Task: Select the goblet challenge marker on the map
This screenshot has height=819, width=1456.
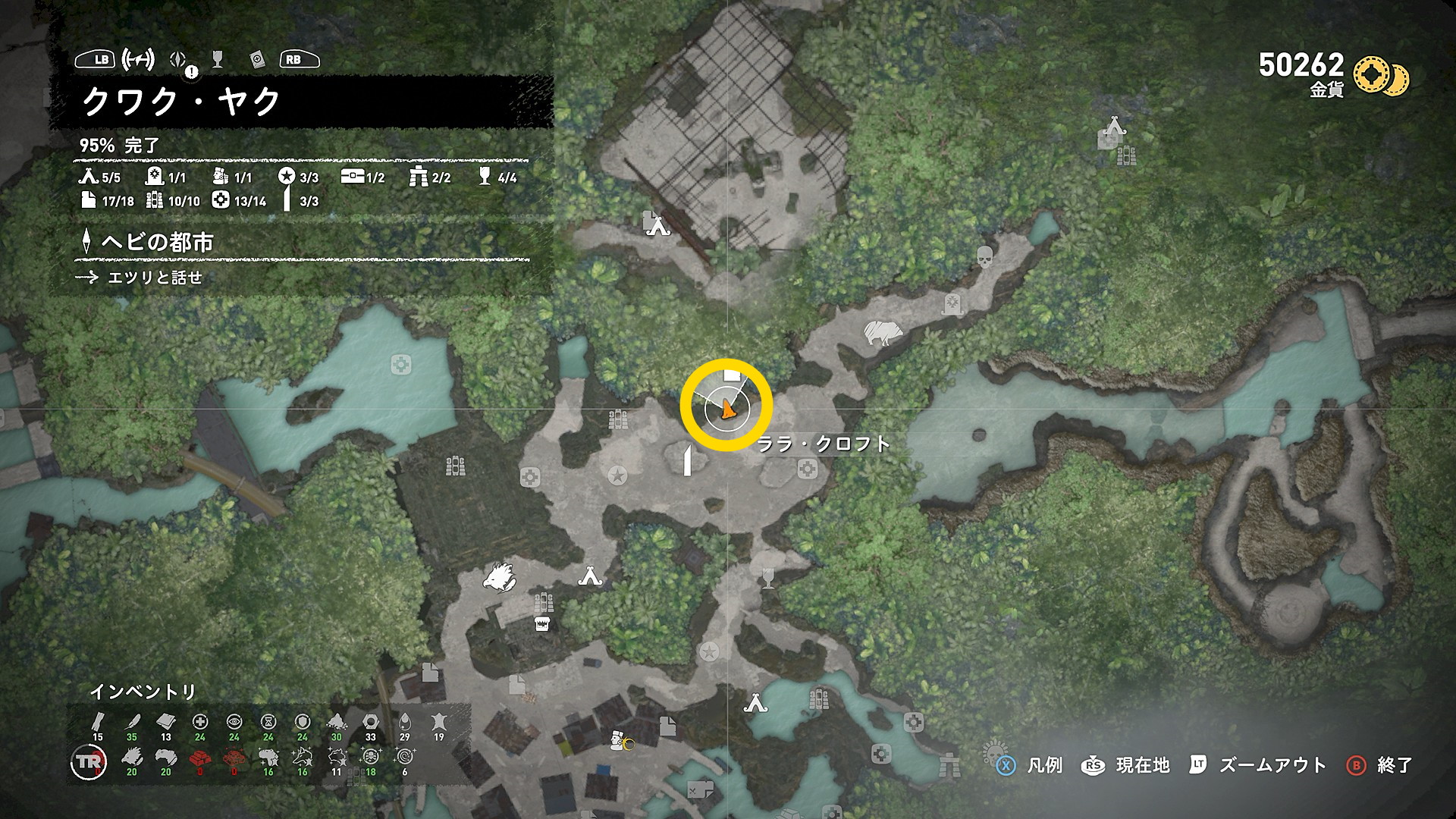Action: coord(768,578)
